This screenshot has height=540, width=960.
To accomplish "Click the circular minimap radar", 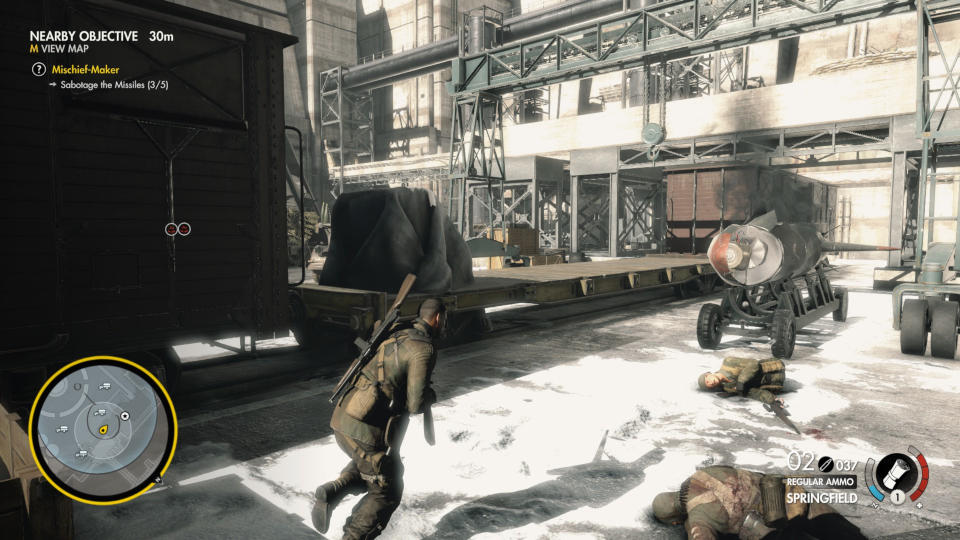I will [x=103, y=429].
